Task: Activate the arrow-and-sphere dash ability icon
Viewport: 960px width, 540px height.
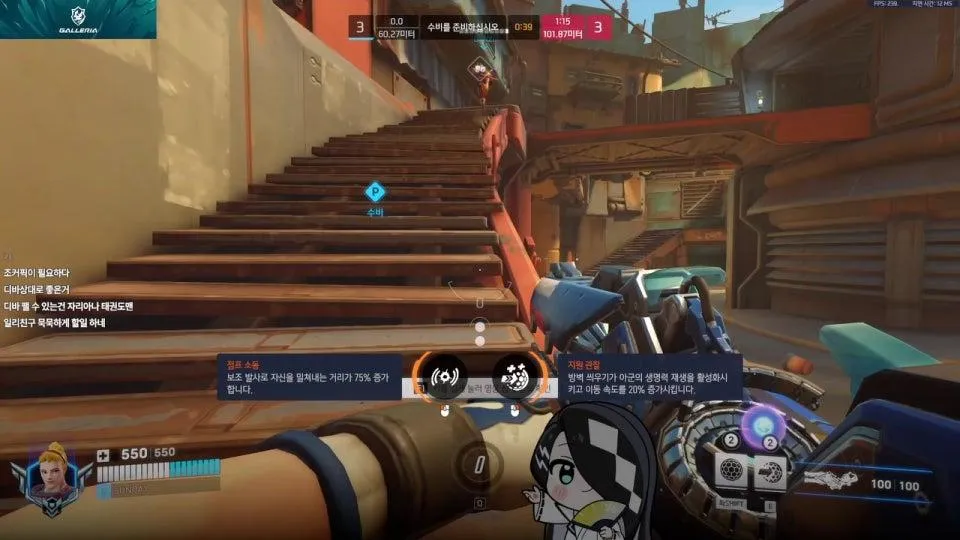Action: tap(768, 468)
